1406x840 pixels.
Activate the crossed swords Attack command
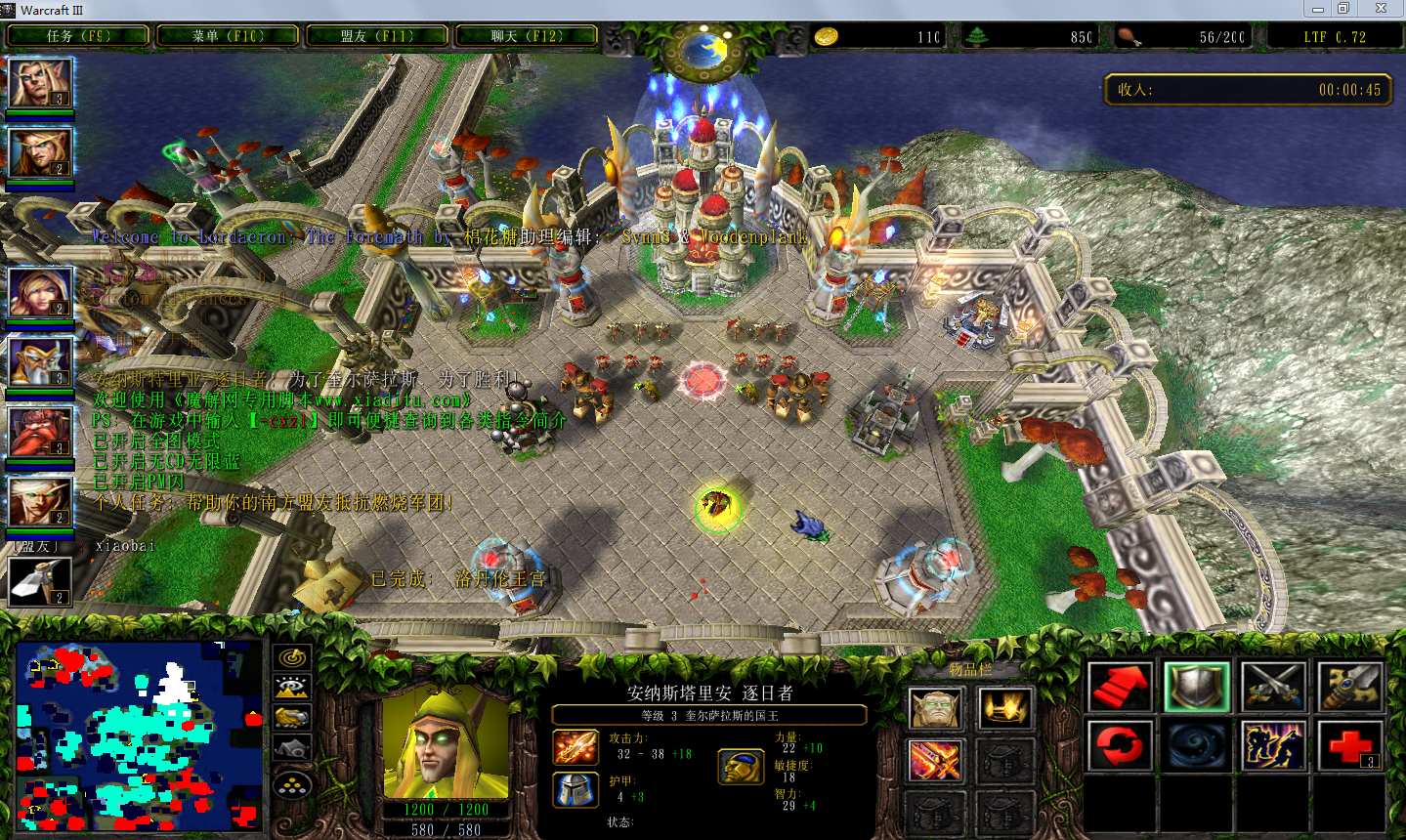click(x=1273, y=687)
